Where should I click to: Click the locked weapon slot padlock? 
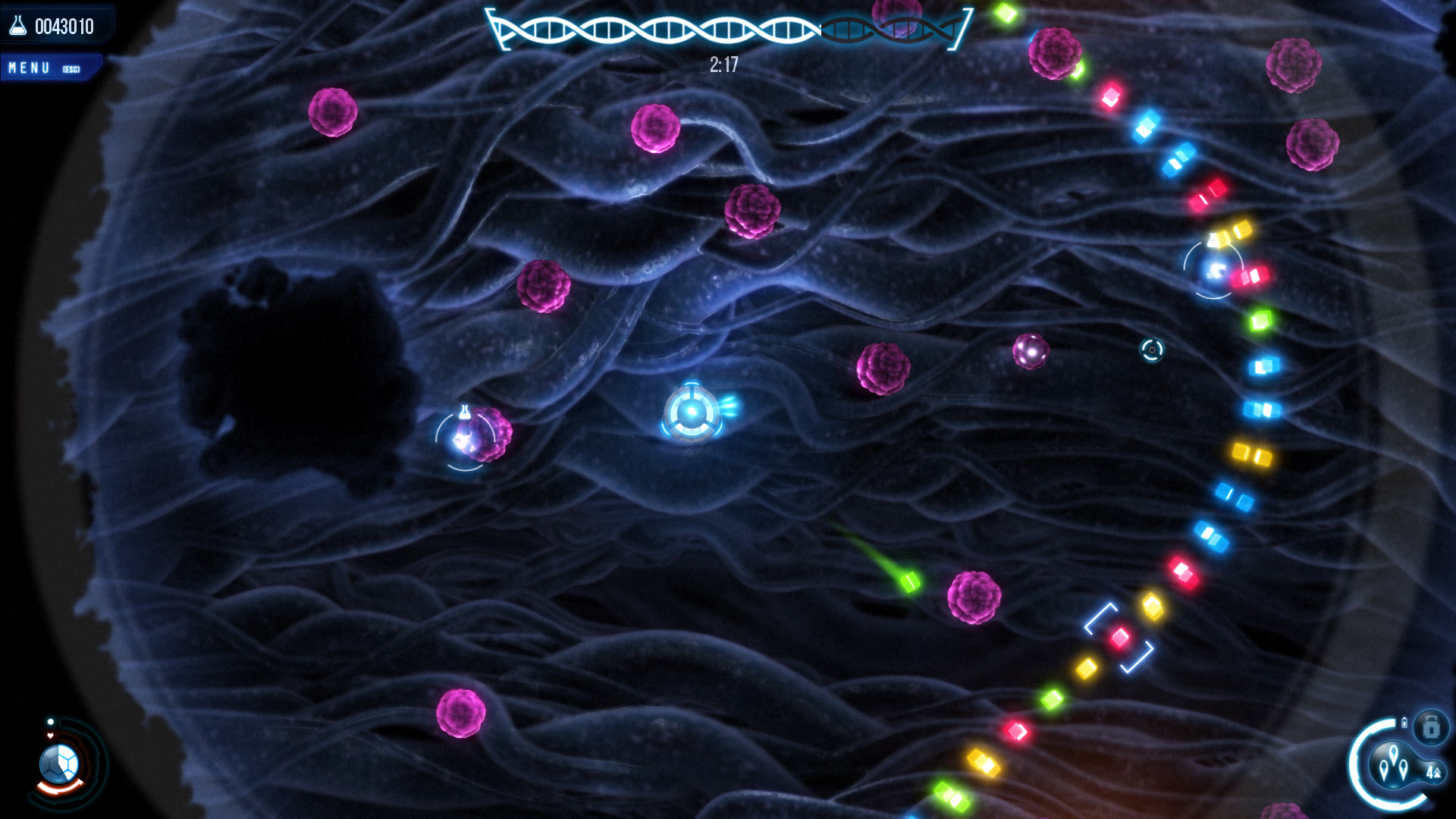[1431, 728]
